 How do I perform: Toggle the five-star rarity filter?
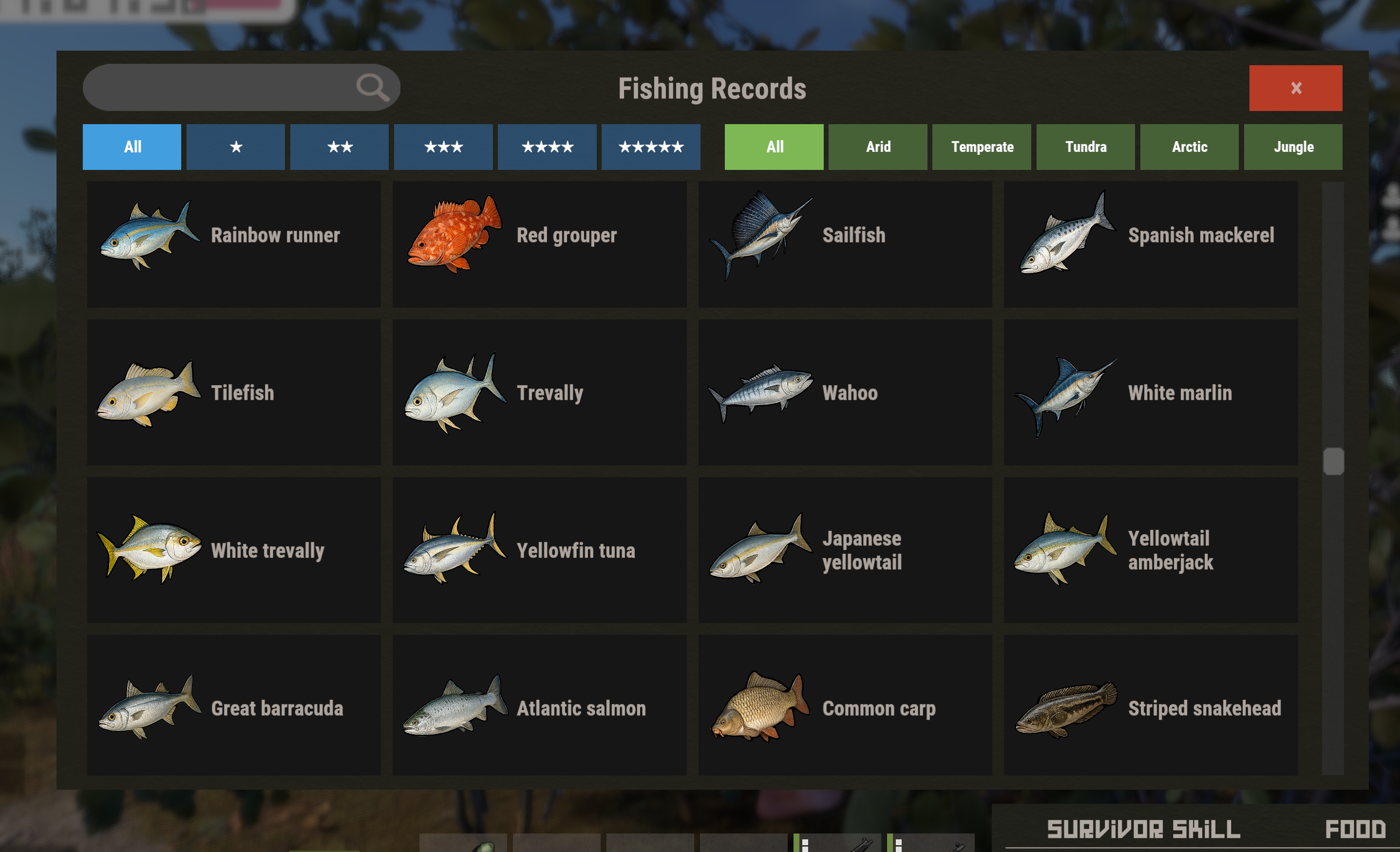(x=651, y=147)
